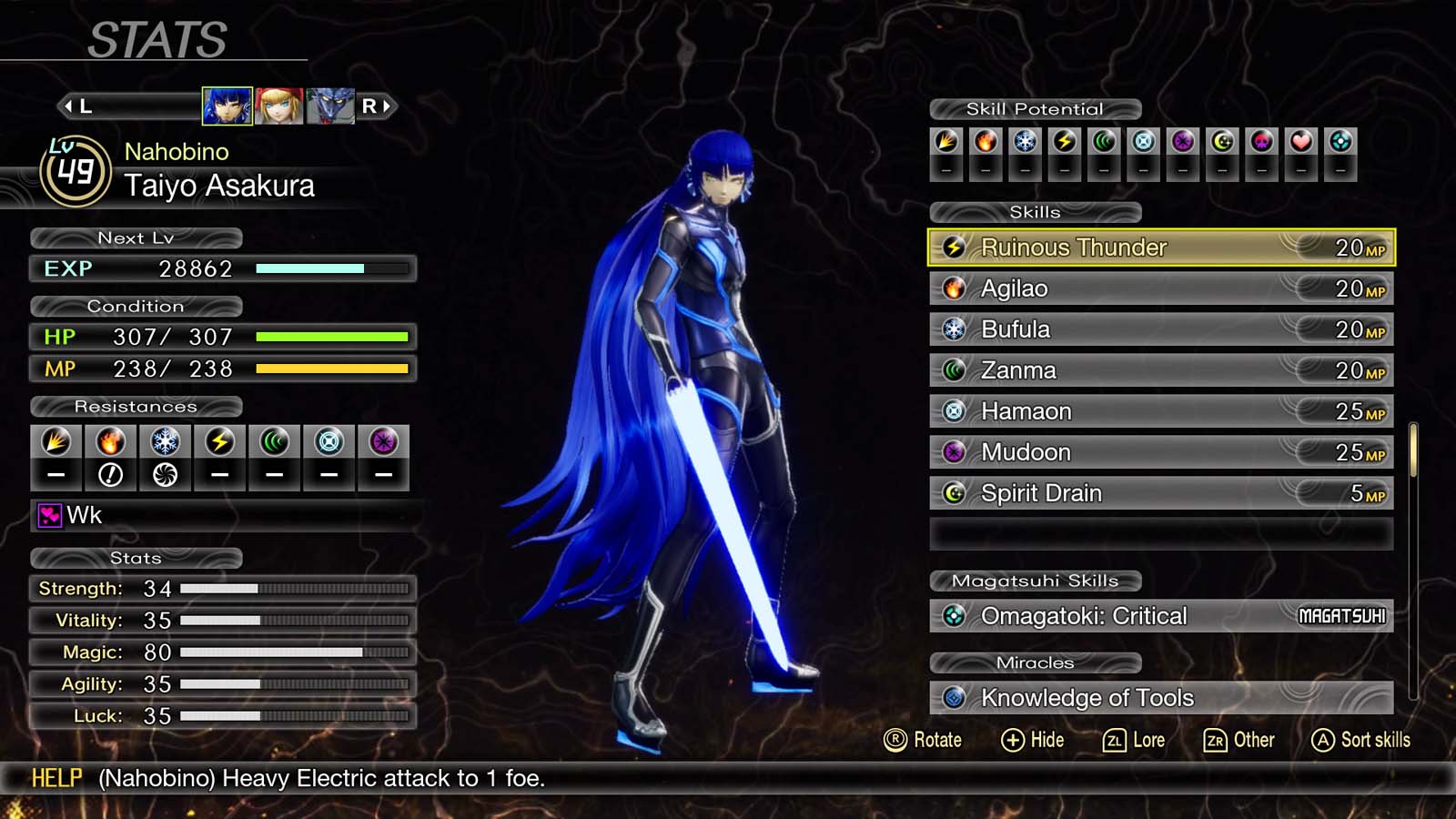The image size is (1456, 819).
Task: Click Zanma's force element icon
Action: (x=952, y=370)
